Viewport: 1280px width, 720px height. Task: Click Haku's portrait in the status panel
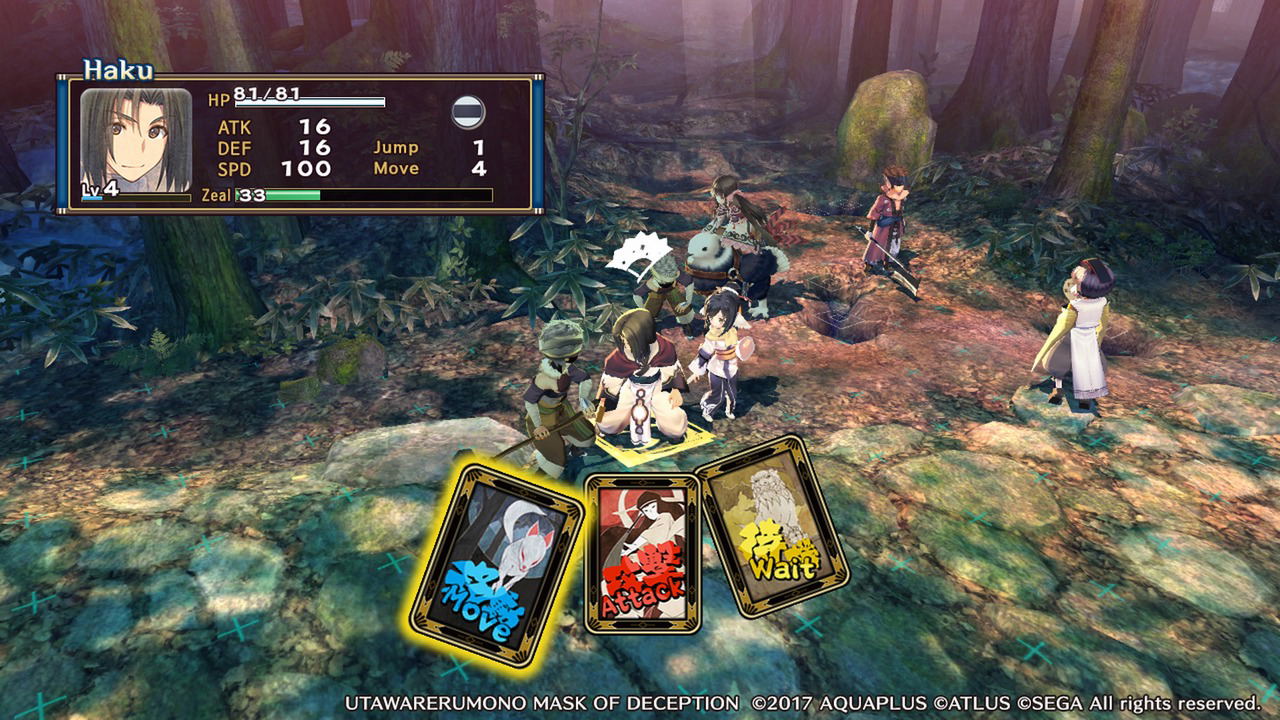(x=136, y=141)
